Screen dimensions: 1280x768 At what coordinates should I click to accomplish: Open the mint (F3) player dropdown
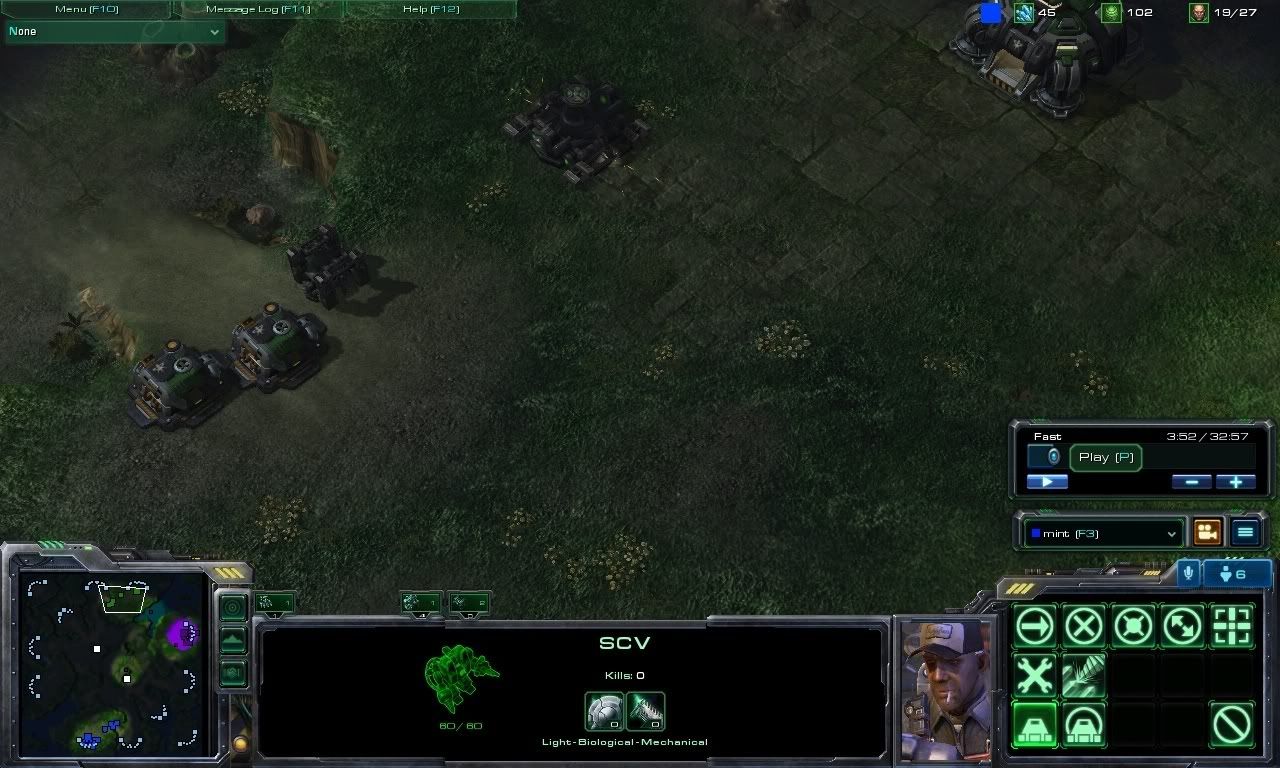pos(1103,534)
